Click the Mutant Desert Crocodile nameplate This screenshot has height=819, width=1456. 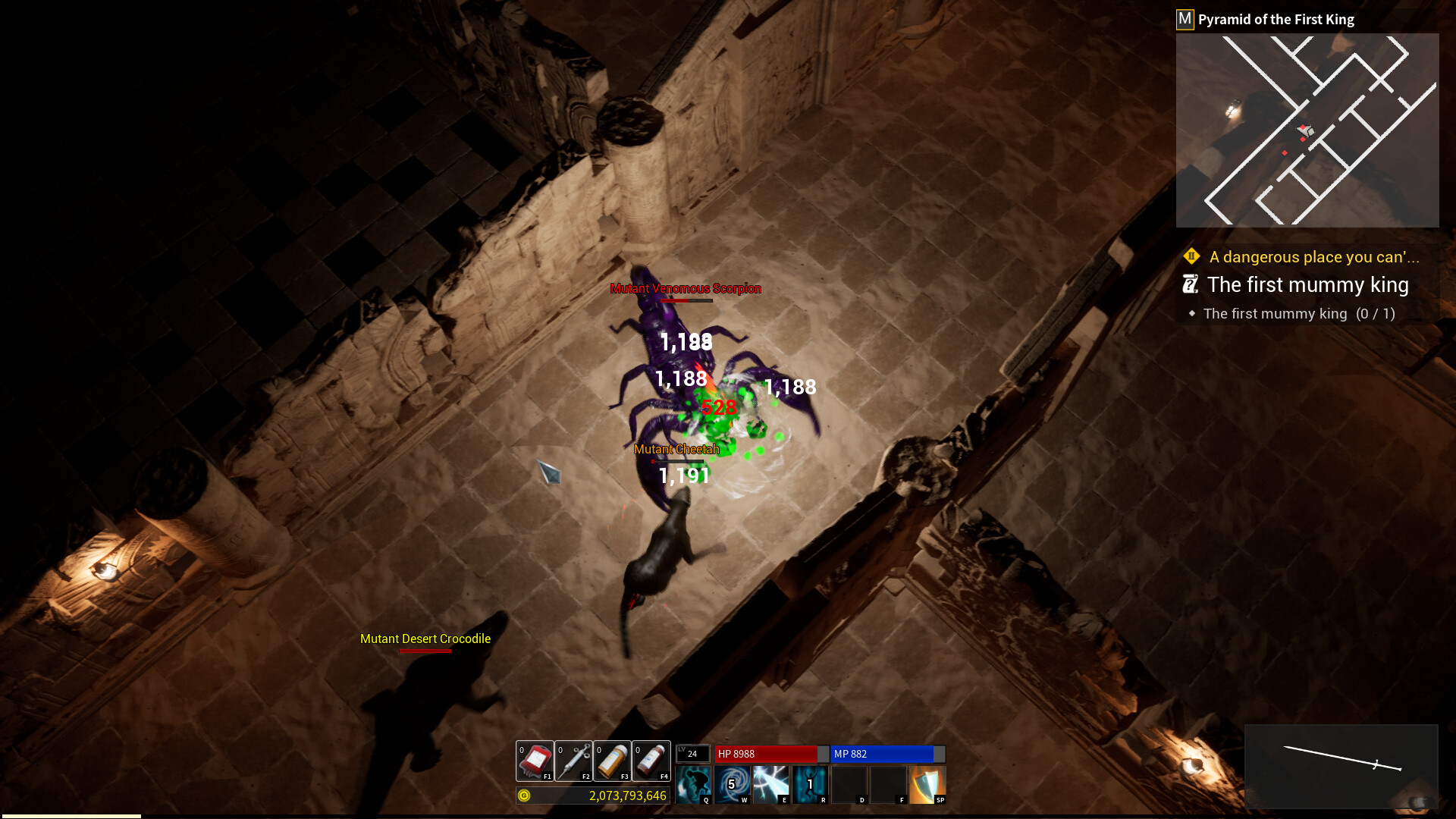(425, 639)
